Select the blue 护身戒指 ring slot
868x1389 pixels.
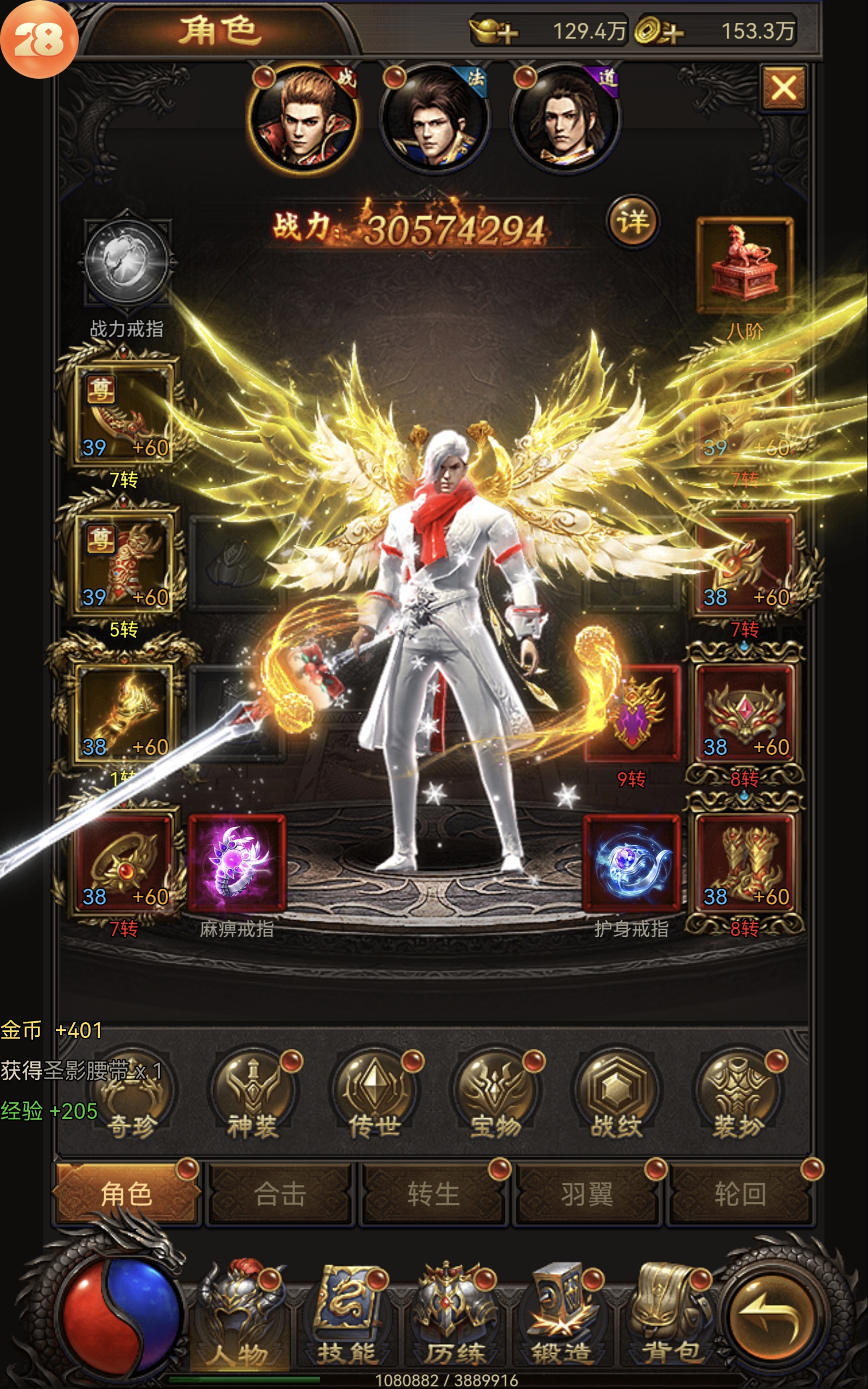point(631,862)
